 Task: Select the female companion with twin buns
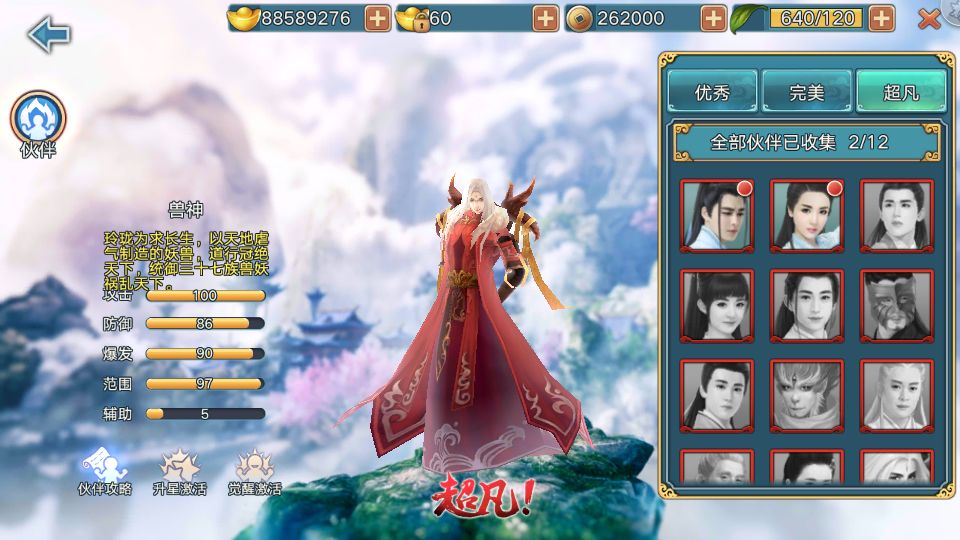coord(717,306)
